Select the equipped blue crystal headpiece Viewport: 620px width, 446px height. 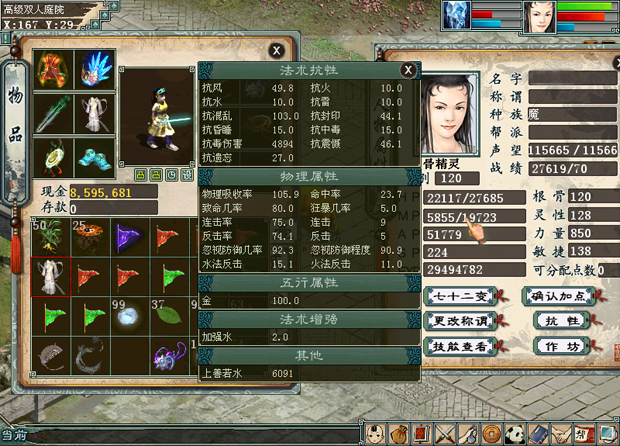point(96,70)
